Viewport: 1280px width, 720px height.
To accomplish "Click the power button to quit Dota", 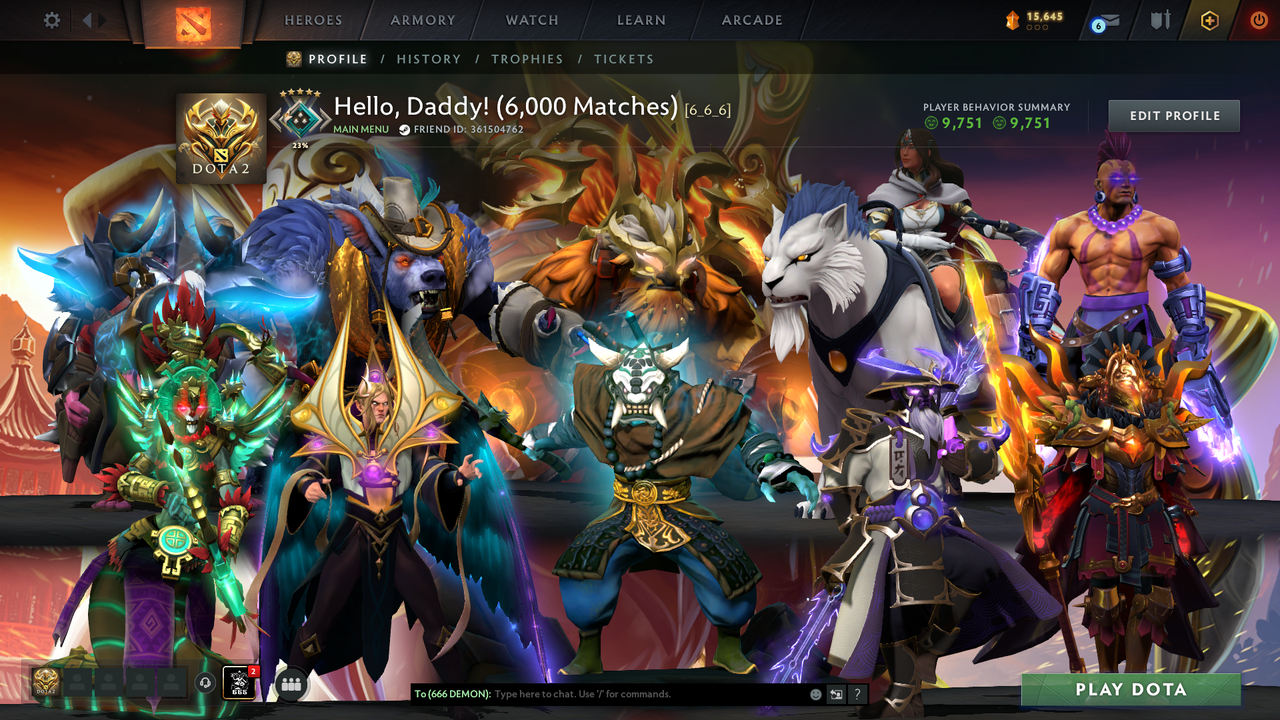I will (1258, 19).
